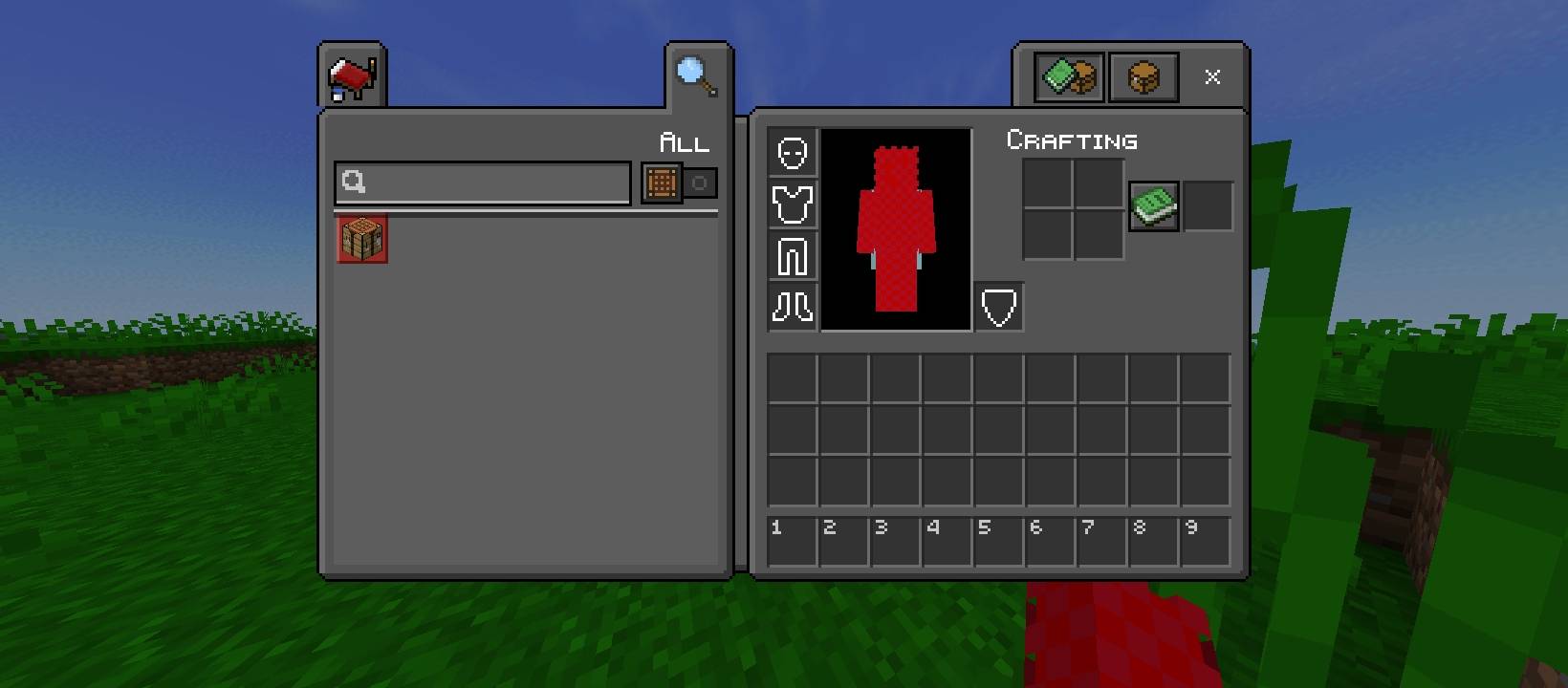
Task: Open the All recipe filter
Action: pos(685,143)
